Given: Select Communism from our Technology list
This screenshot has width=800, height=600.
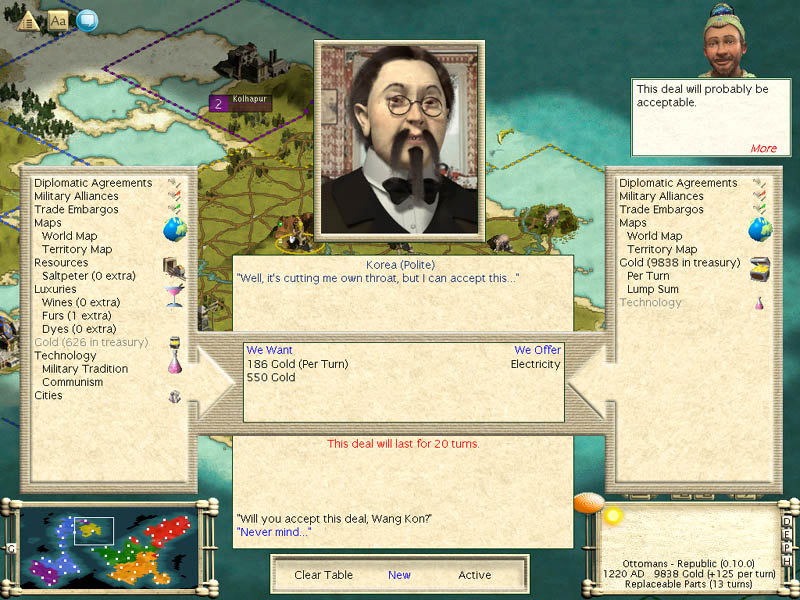Looking at the screenshot, I should coord(72,382).
